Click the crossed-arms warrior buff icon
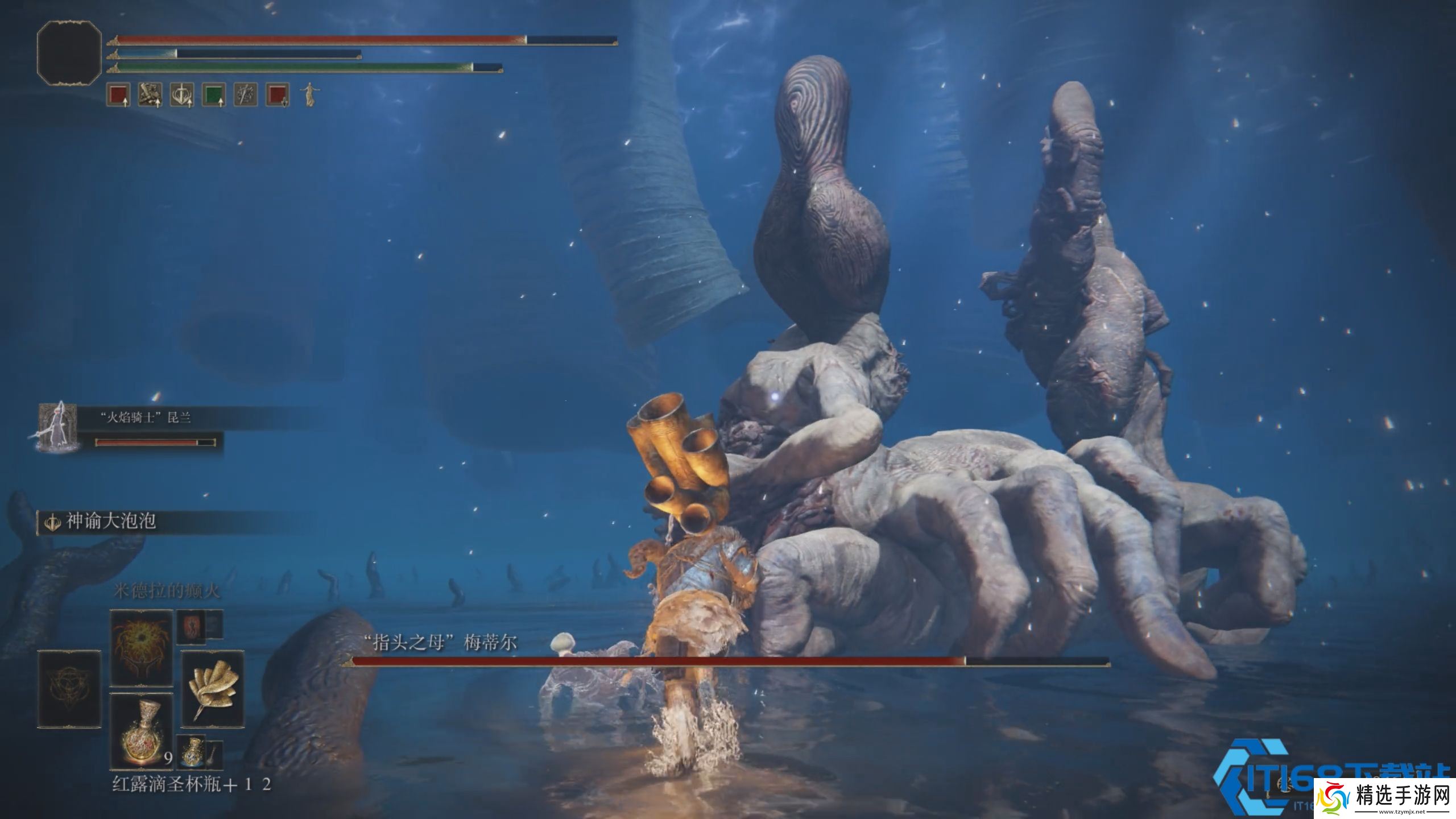Image resolution: width=1456 pixels, height=819 pixels. click(150, 94)
